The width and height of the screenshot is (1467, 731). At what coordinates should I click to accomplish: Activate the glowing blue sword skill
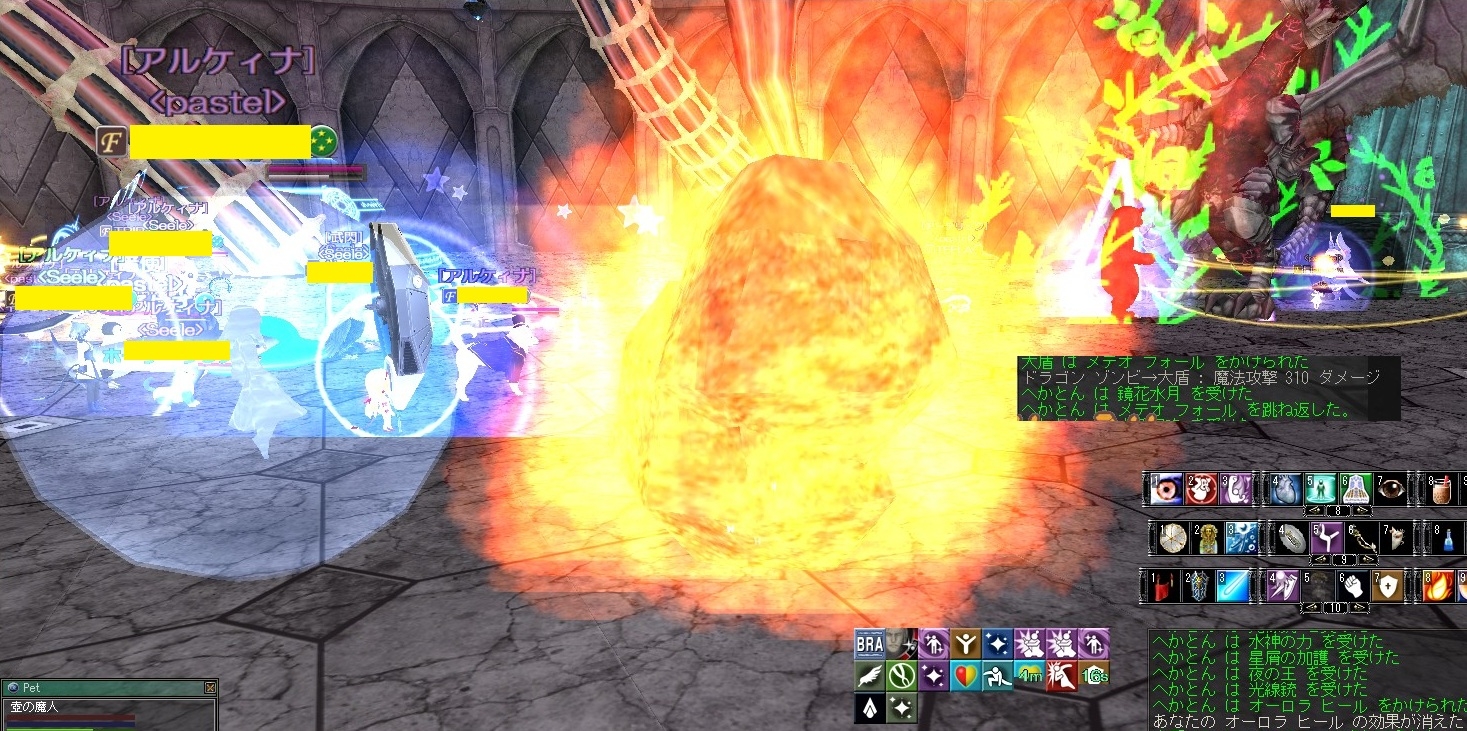[1234, 586]
